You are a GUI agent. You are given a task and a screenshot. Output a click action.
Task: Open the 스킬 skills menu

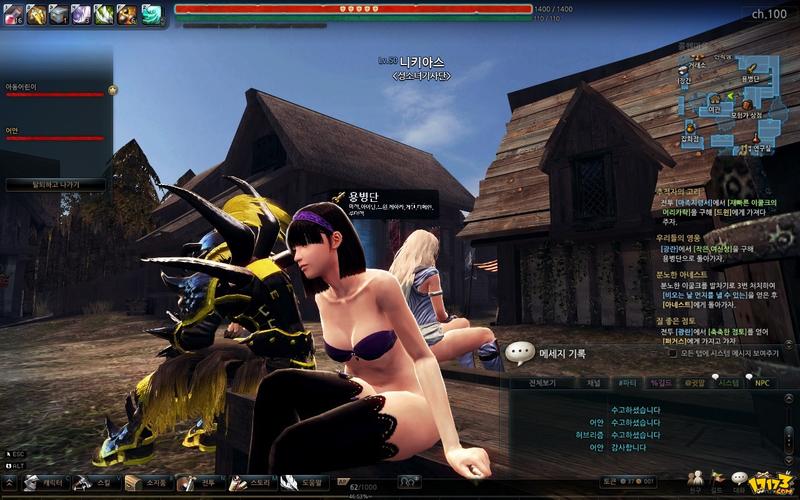(94, 483)
